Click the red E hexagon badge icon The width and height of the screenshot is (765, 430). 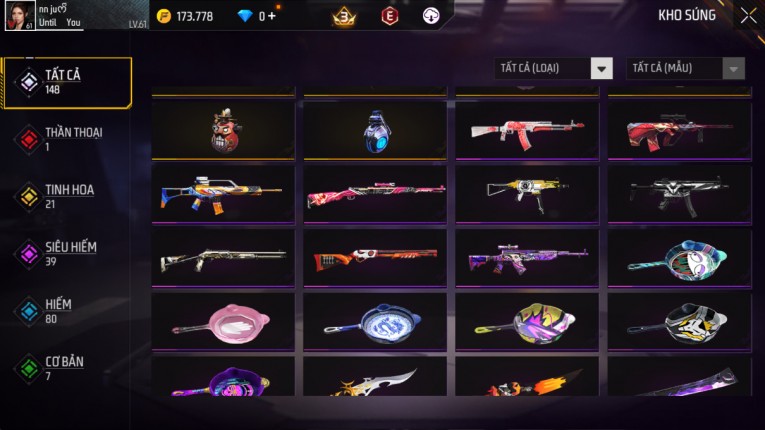(390, 16)
